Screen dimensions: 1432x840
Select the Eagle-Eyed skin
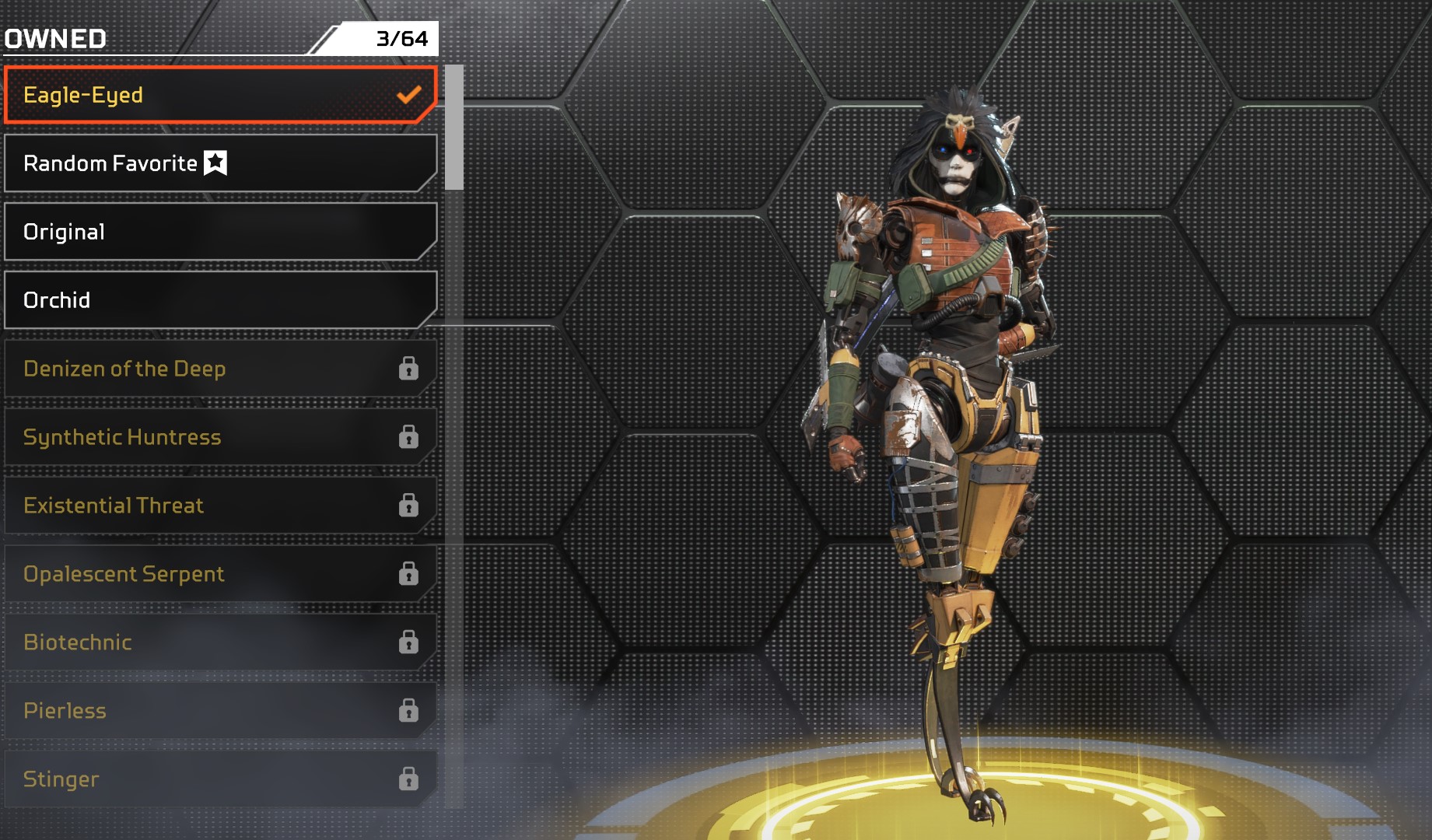click(220, 95)
